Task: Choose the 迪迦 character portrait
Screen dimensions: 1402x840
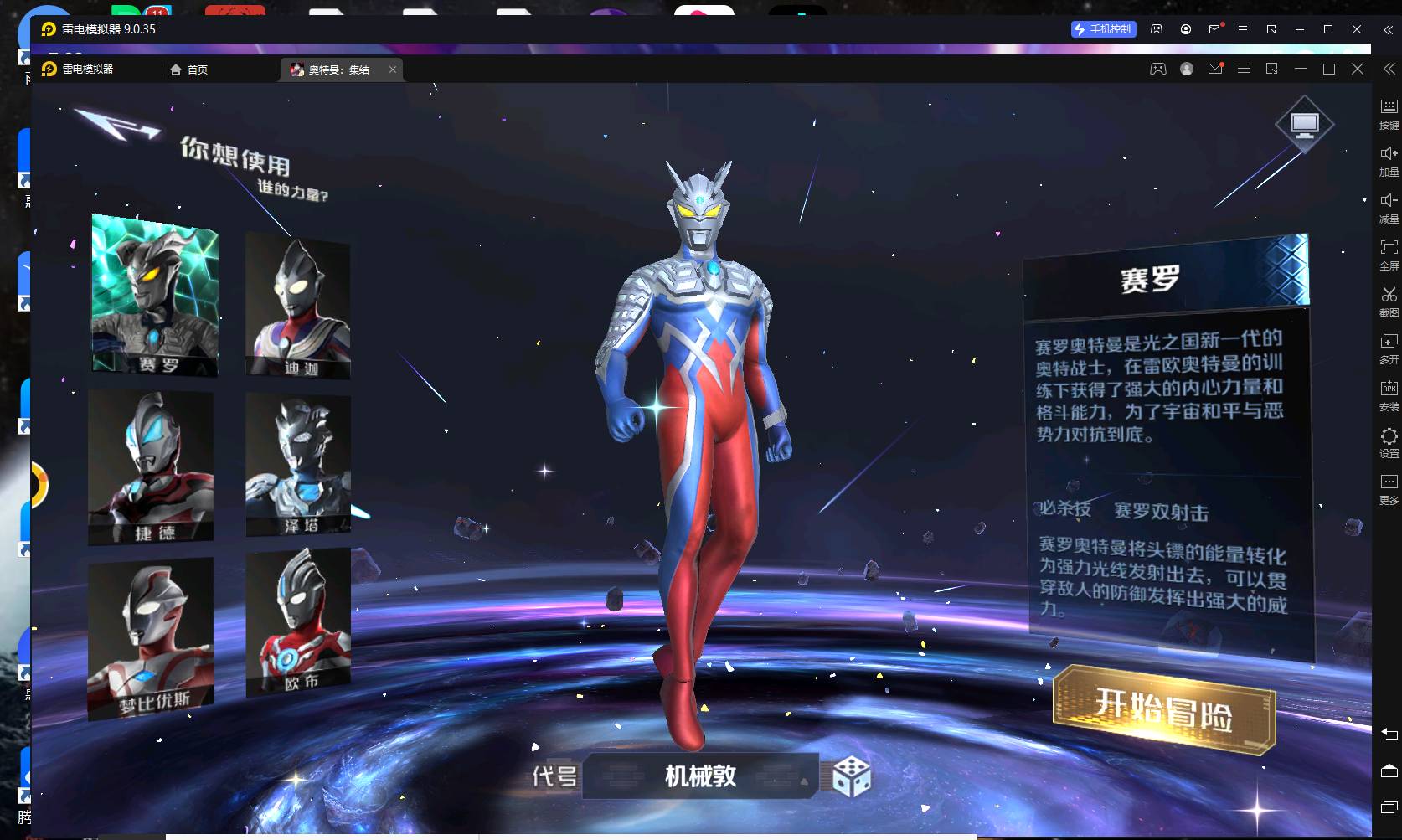Action: point(298,305)
